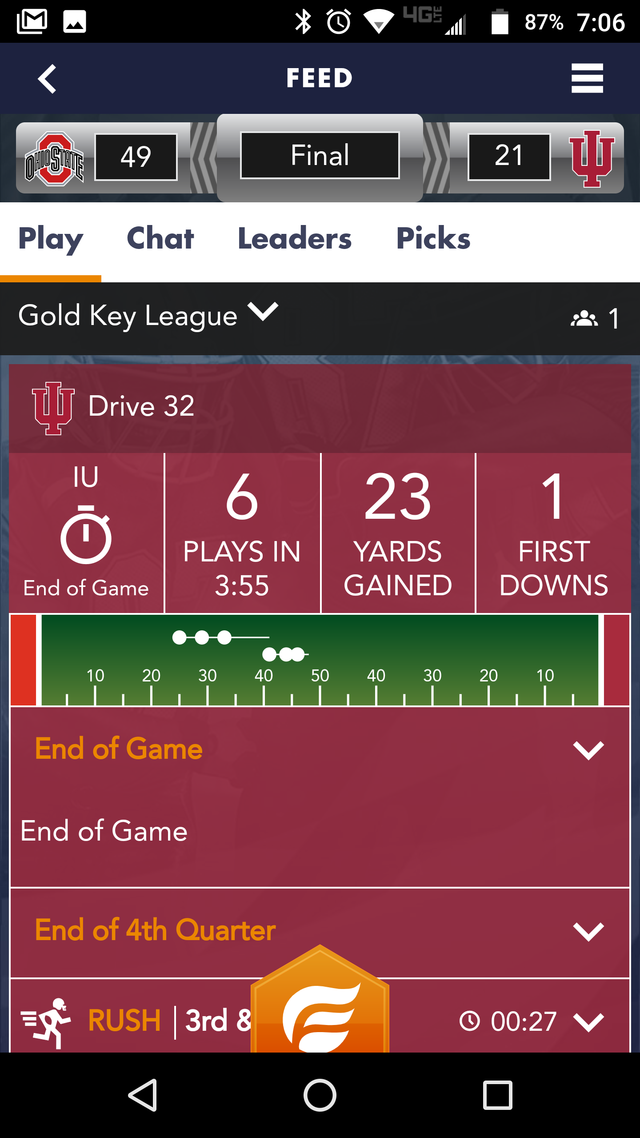
Task: Show the Picks tab
Action: coord(433,239)
